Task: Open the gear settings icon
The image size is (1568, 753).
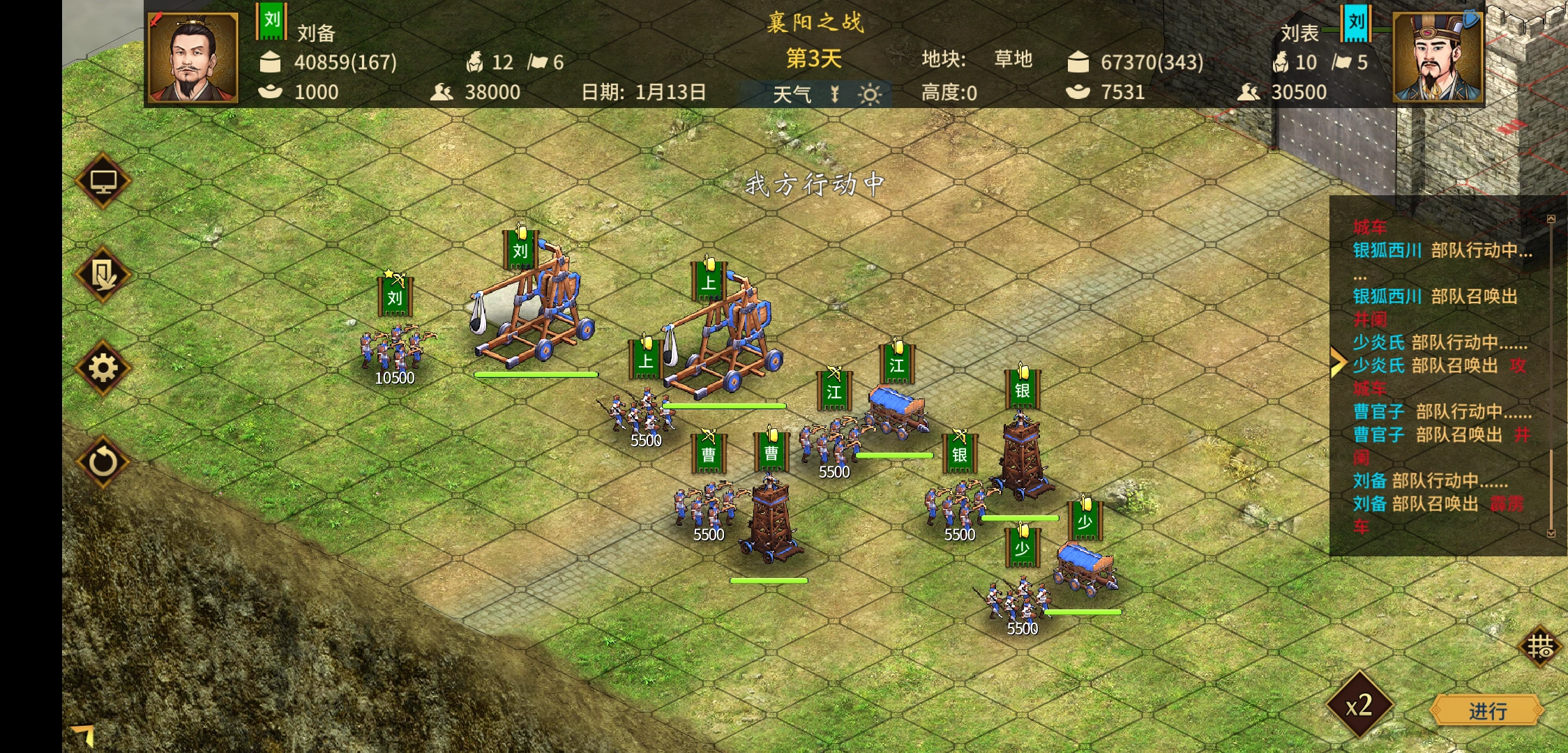Action: click(x=103, y=368)
